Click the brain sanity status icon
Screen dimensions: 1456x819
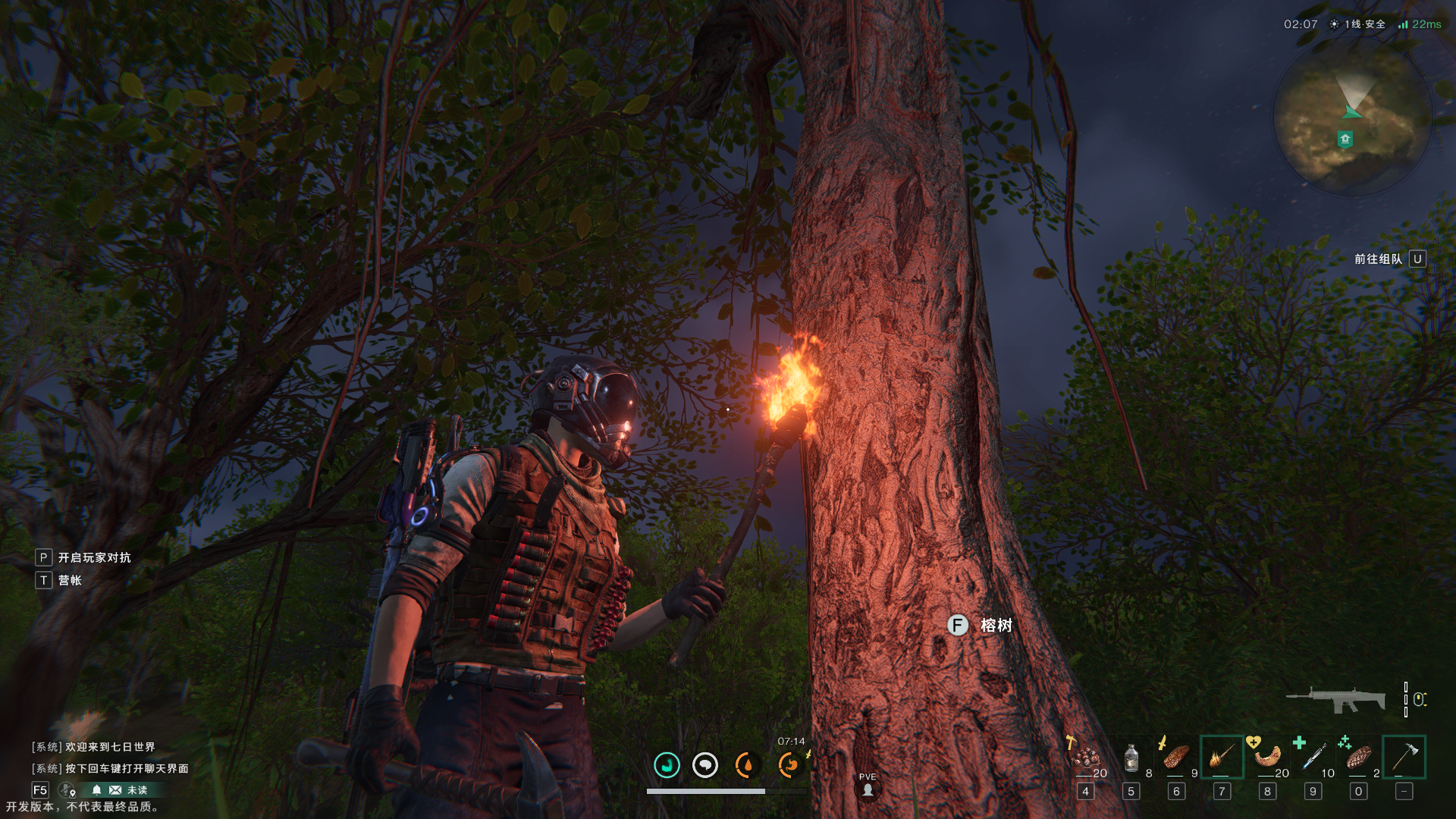coord(705,765)
